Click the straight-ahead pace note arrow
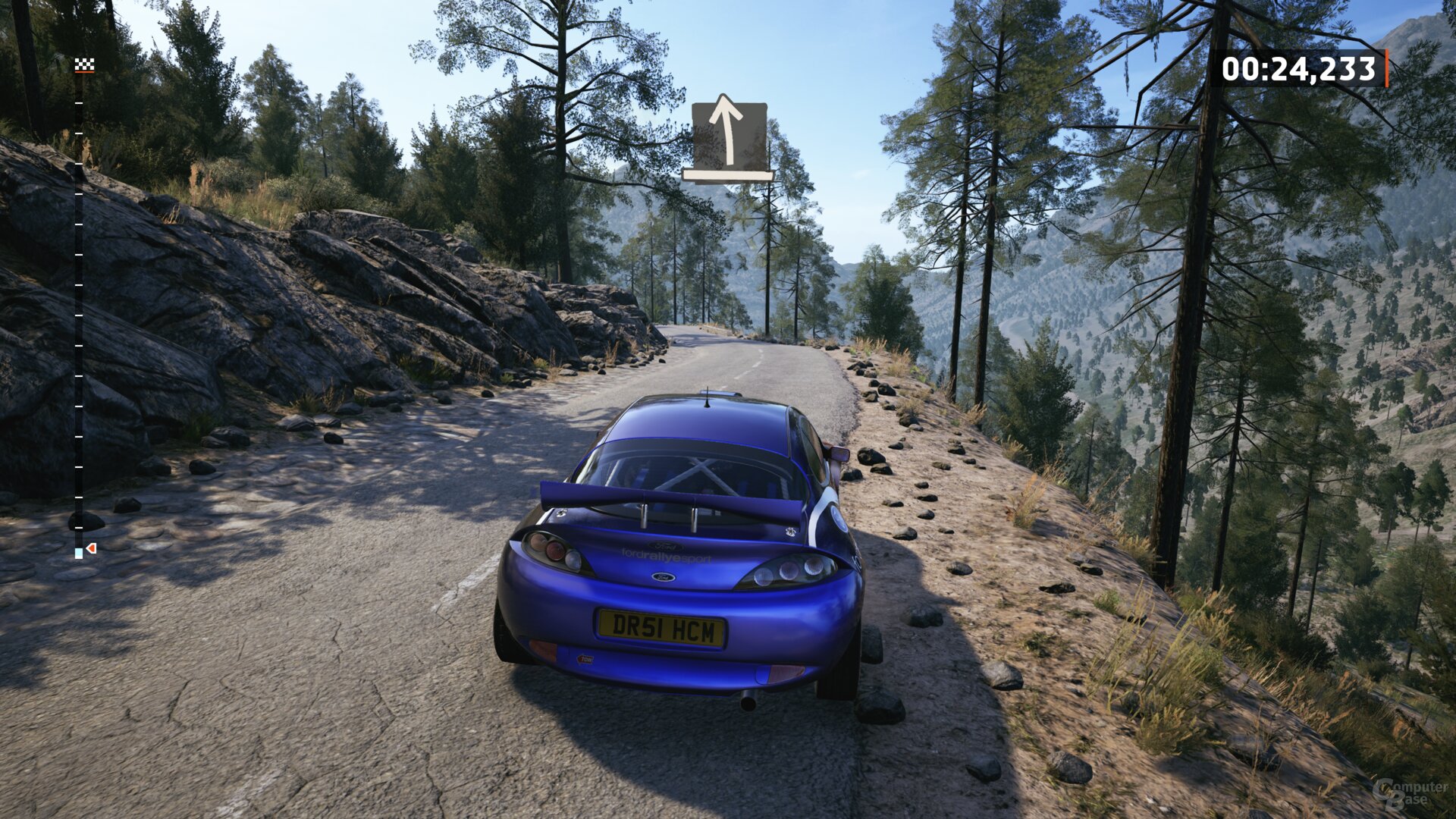Viewport: 1456px width, 819px height. [x=728, y=136]
